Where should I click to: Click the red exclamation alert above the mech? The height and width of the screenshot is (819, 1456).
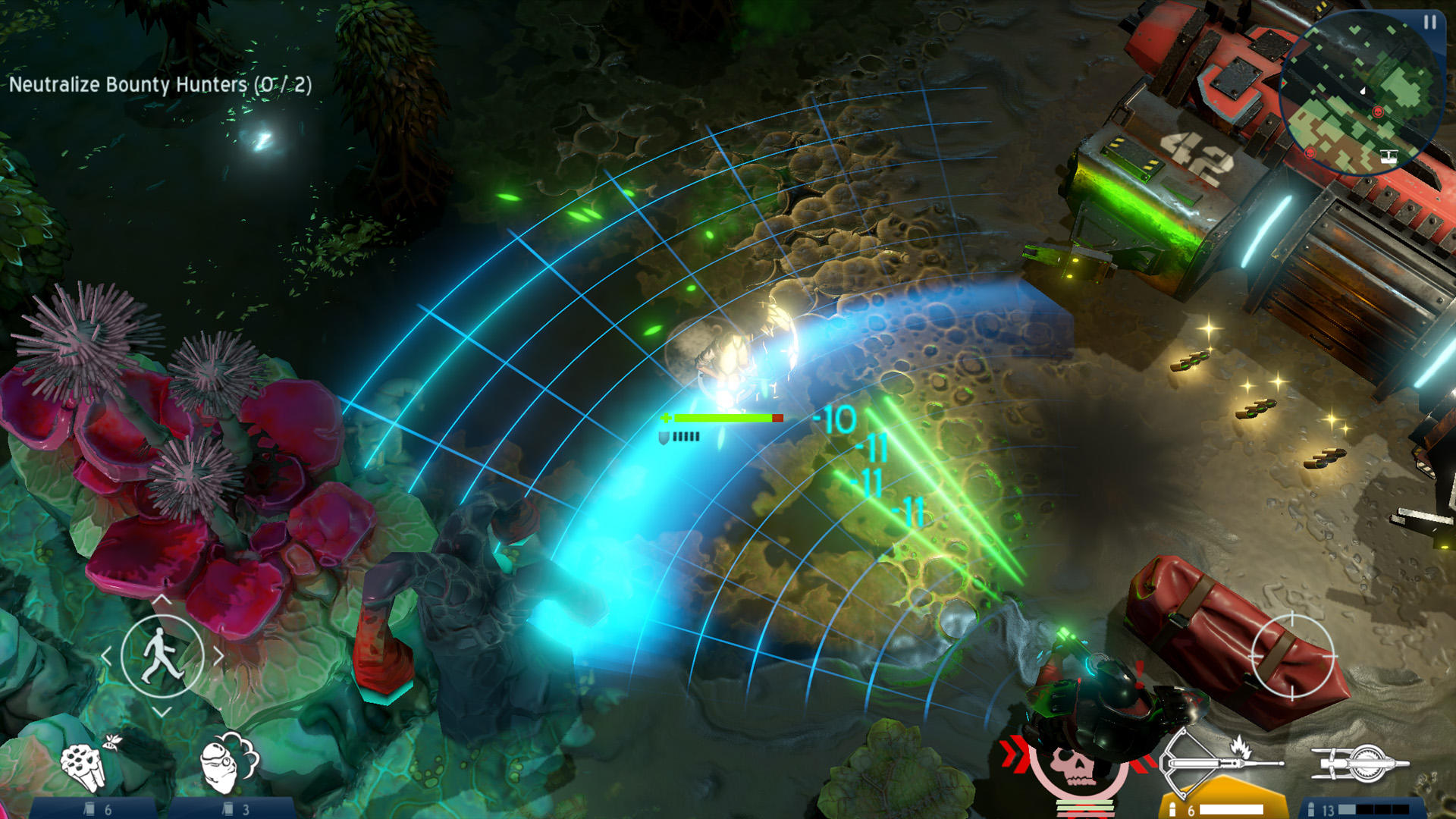1139,672
